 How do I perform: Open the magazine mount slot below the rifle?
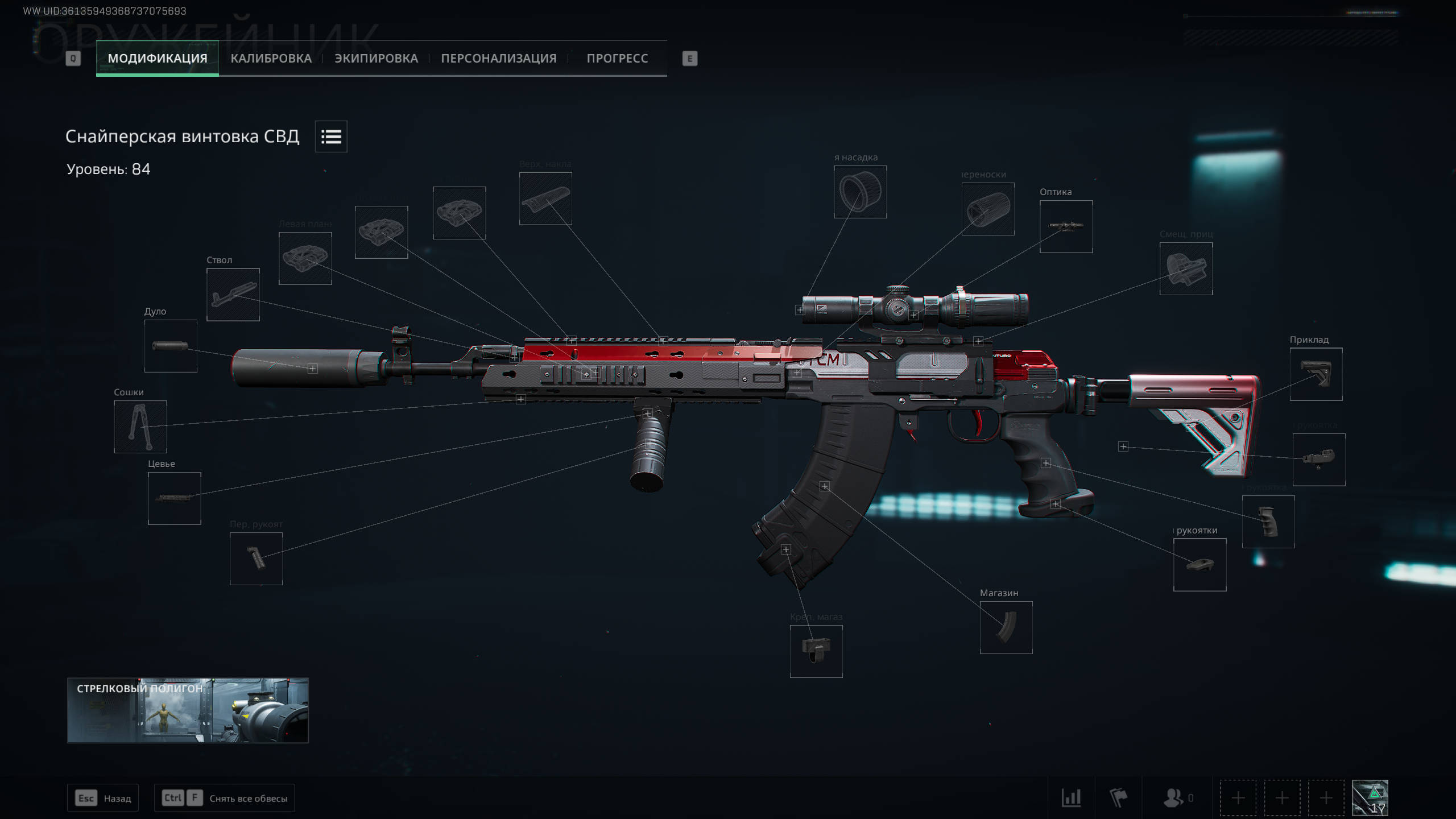tap(816, 651)
